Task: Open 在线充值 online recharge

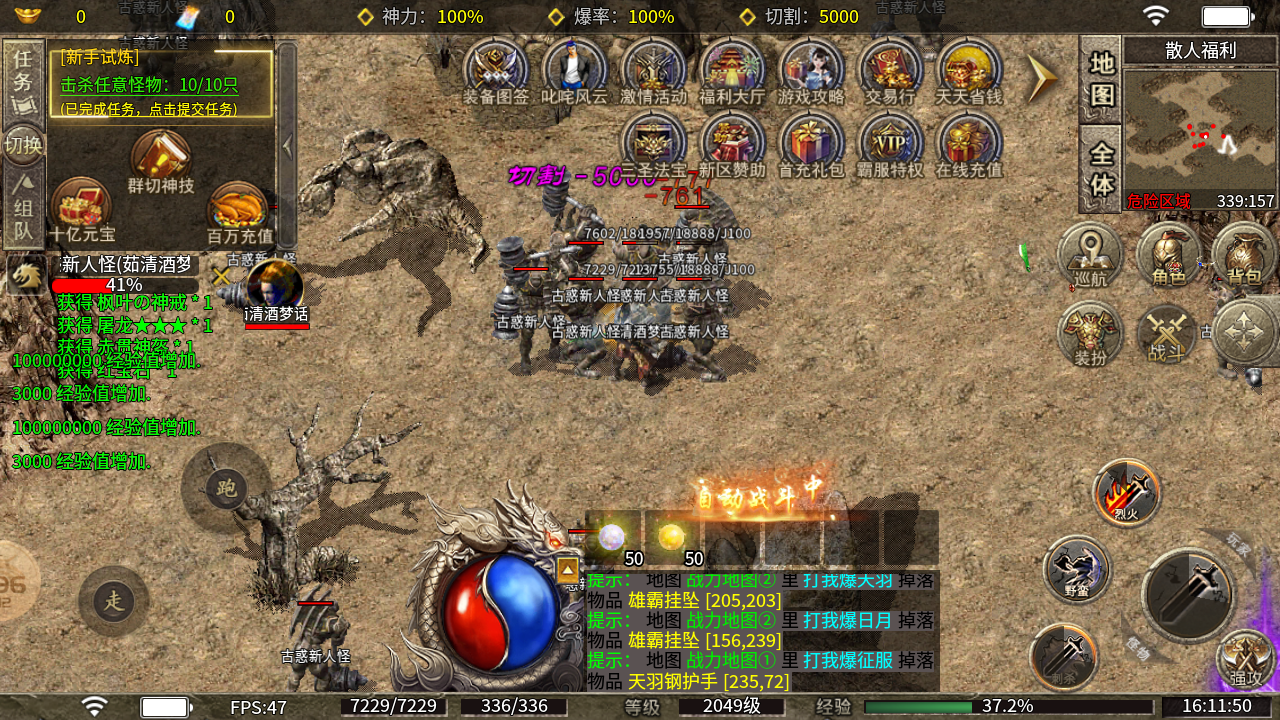Action: click(969, 144)
